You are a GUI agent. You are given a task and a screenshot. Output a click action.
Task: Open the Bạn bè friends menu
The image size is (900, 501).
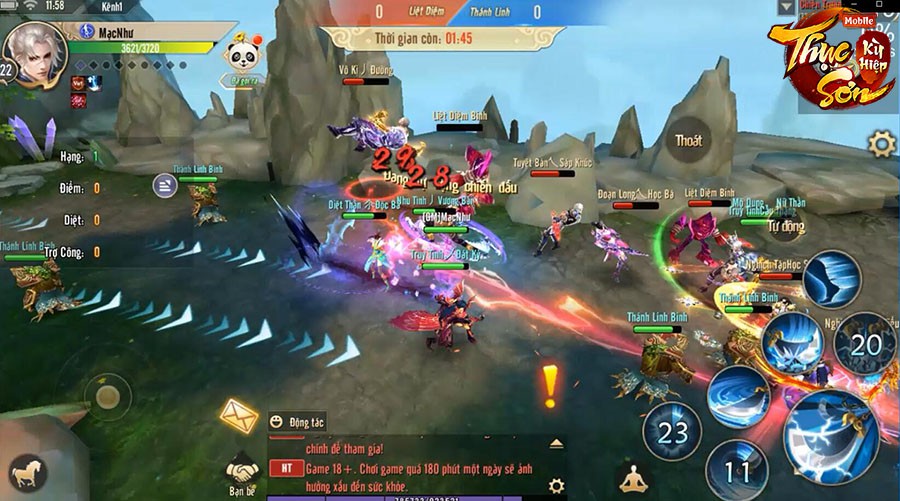tap(240, 472)
